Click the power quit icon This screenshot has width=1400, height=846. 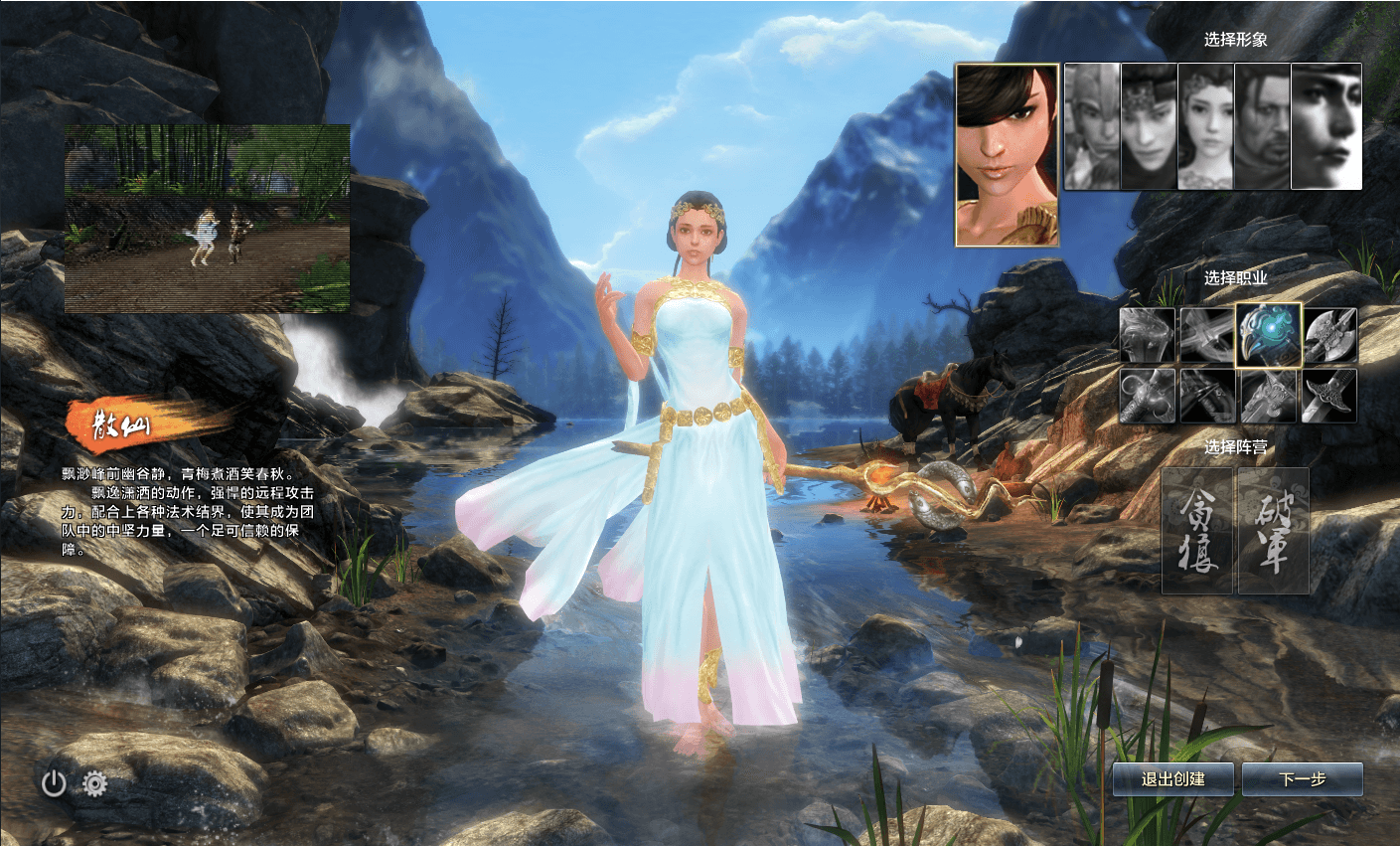coord(54,784)
